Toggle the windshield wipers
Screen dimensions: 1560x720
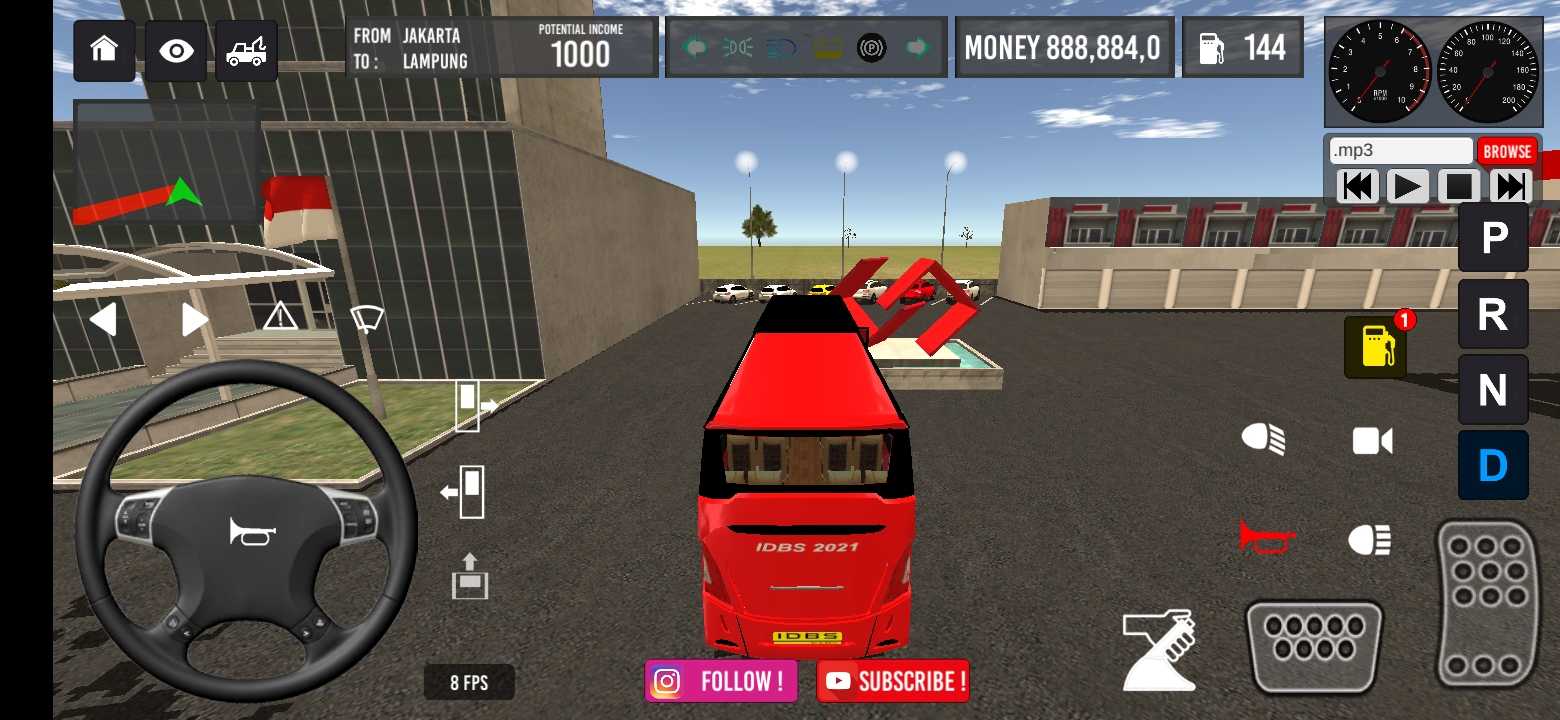click(x=367, y=319)
